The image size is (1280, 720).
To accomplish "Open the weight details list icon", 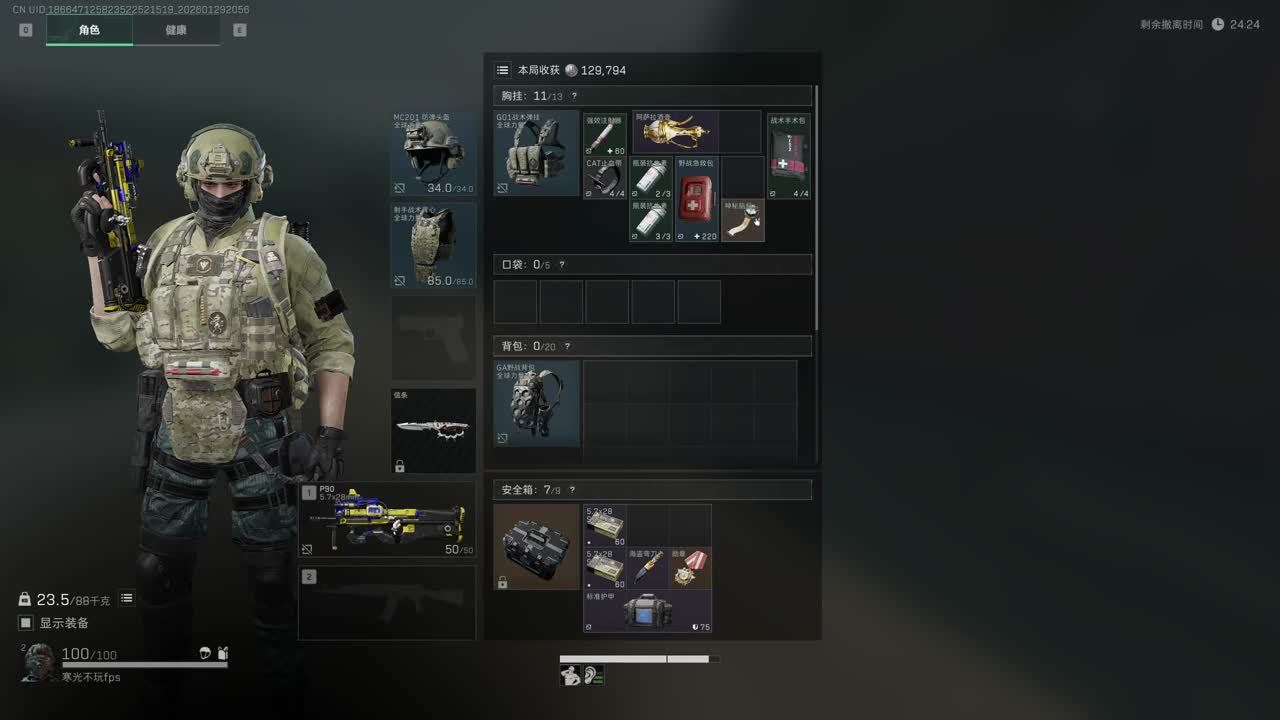I will 127,598.
